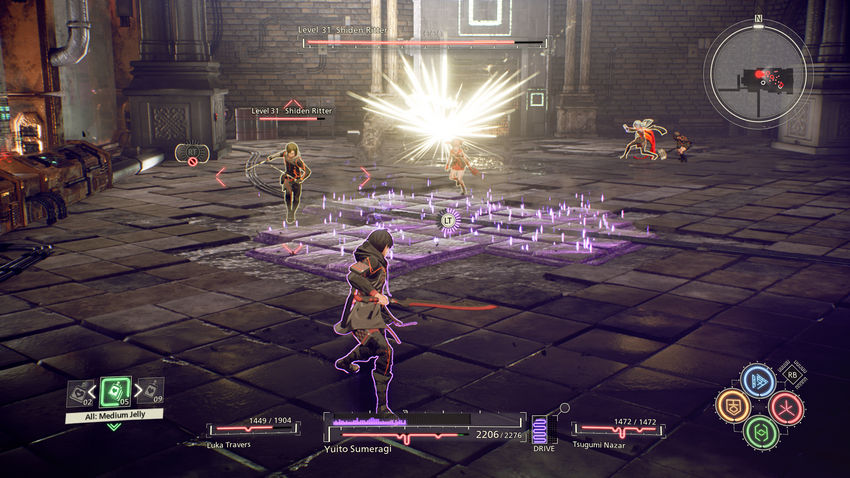Activate the orange shield SAS ability

pos(732,406)
